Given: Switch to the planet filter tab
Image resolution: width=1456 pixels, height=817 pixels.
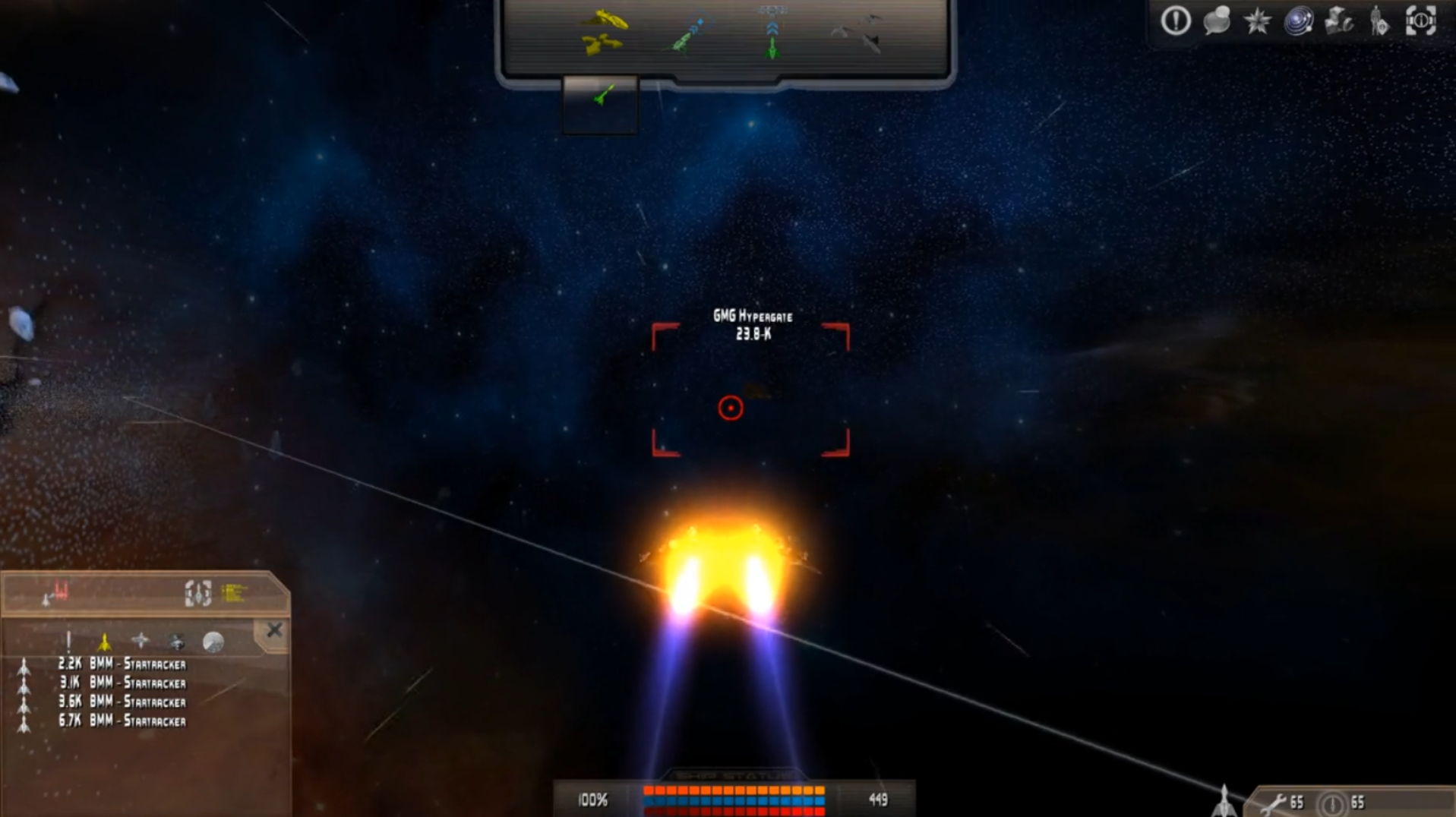Looking at the screenshot, I should (x=213, y=642).
